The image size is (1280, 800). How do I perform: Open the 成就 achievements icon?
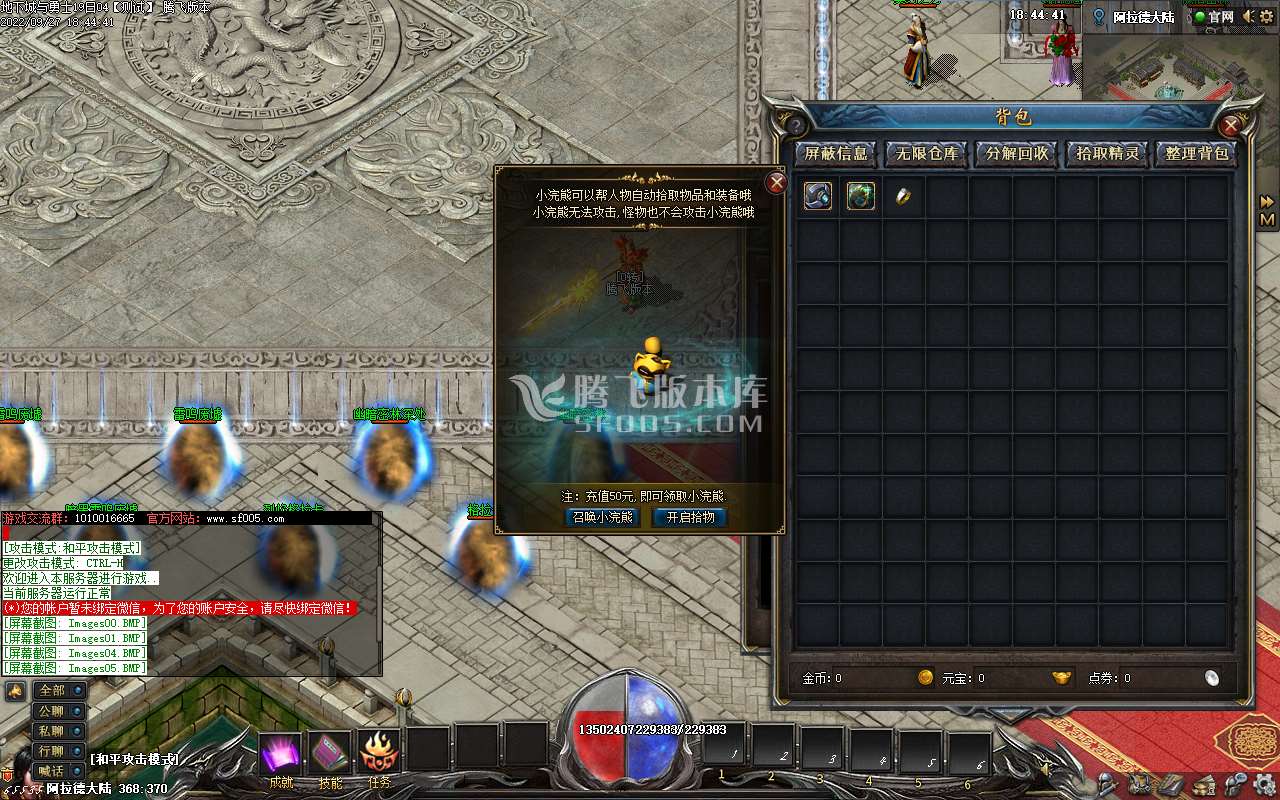[281, 753]
